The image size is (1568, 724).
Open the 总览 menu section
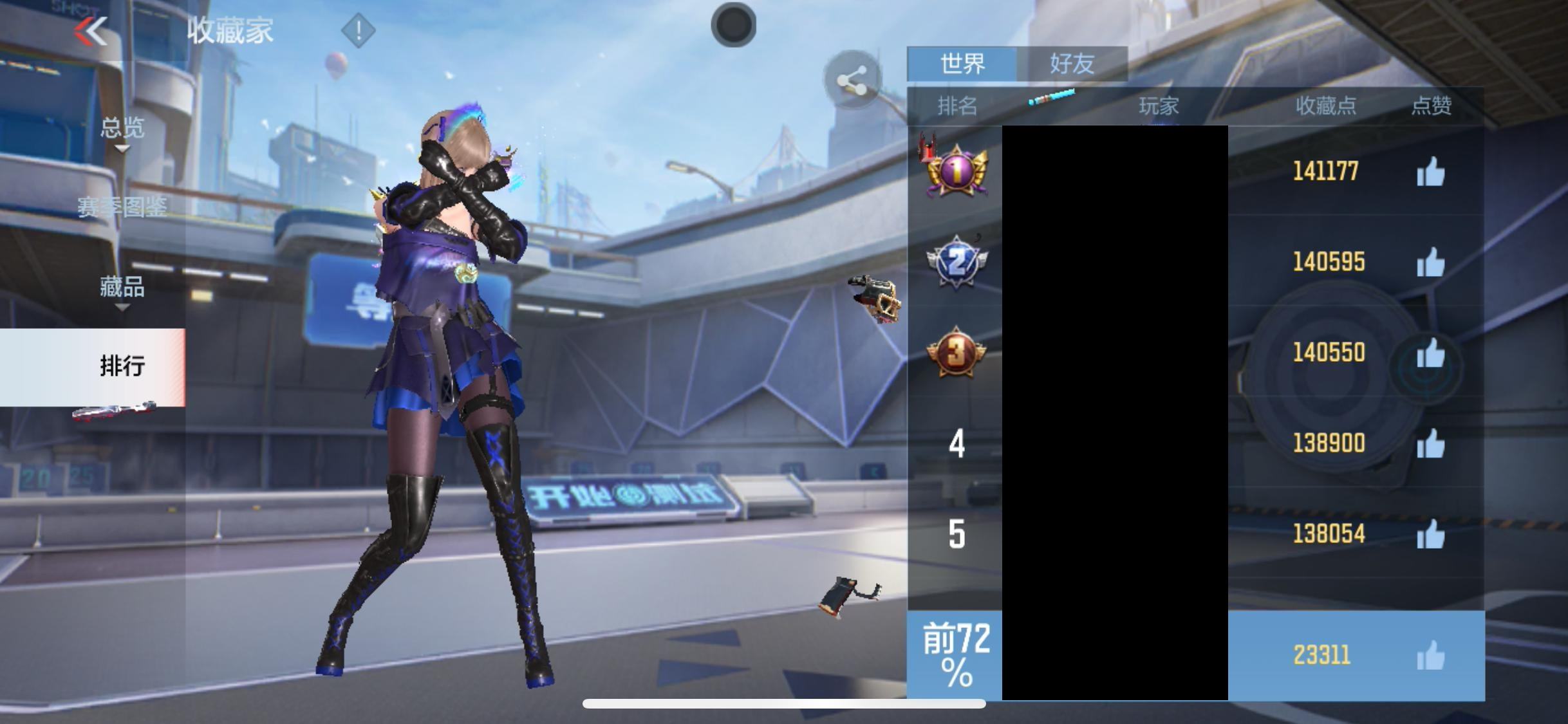(122, 129)
